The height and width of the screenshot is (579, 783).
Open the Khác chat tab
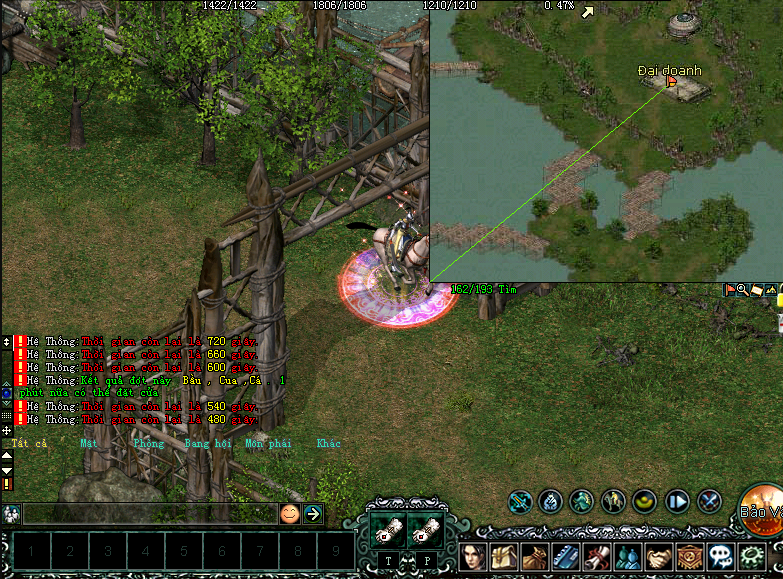pos(328,443)
